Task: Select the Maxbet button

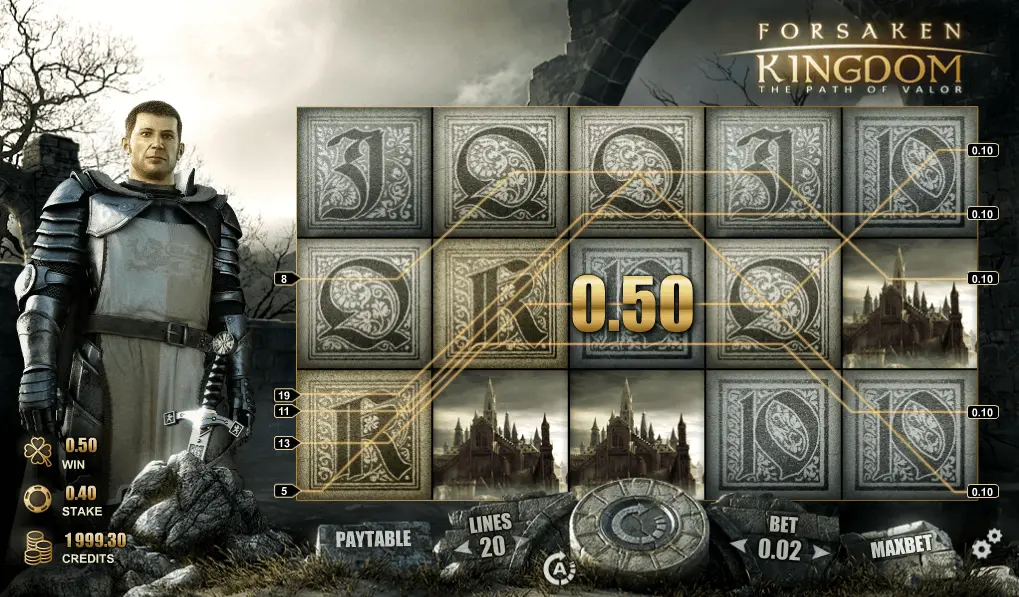Action: [900, 545]
